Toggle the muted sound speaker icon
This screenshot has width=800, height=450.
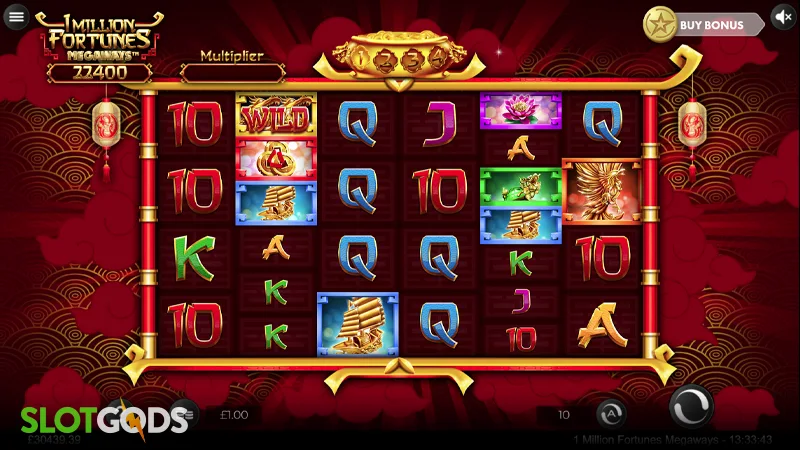783,18
